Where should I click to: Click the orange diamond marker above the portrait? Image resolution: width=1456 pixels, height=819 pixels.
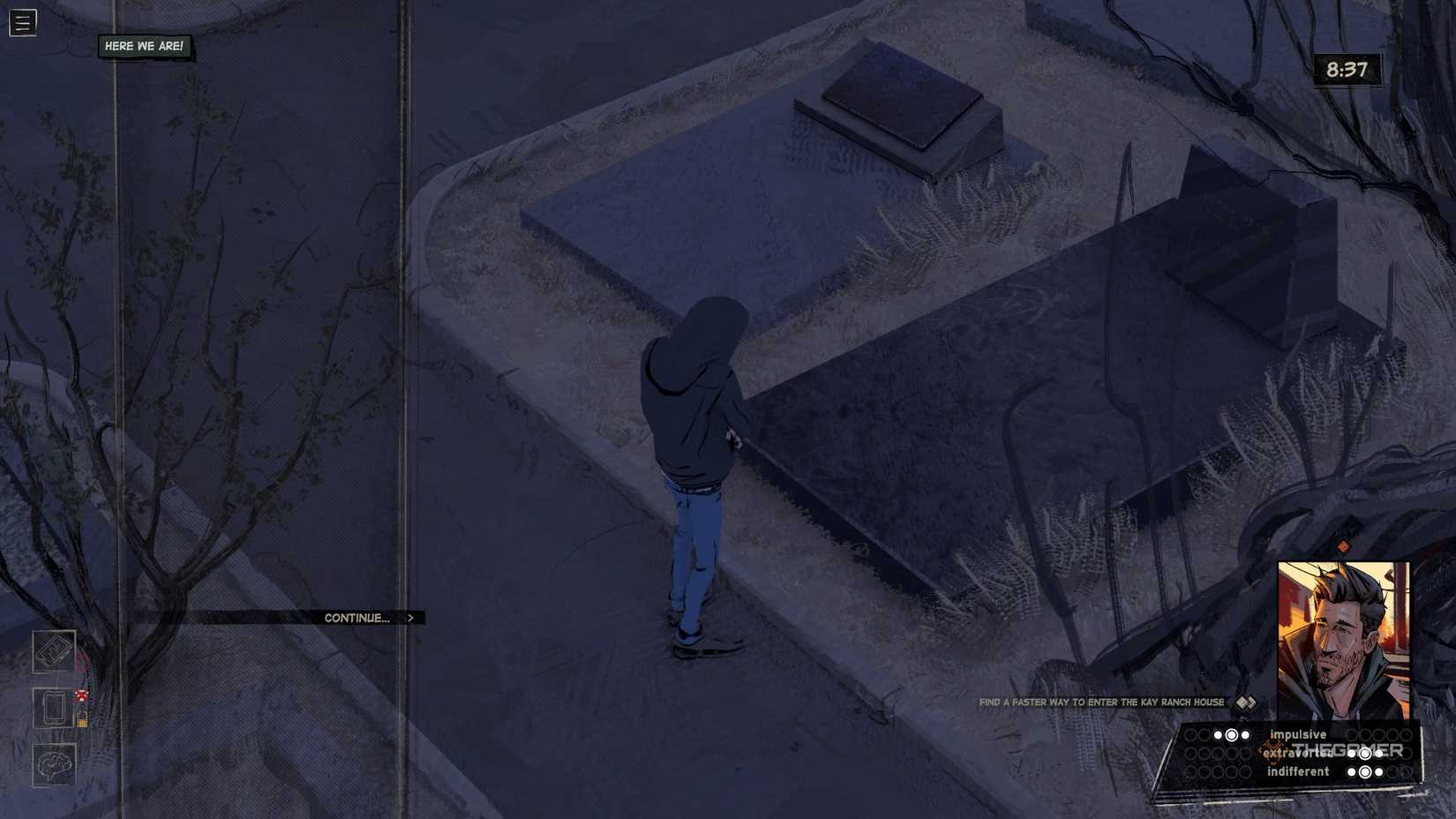(1345, 546)
